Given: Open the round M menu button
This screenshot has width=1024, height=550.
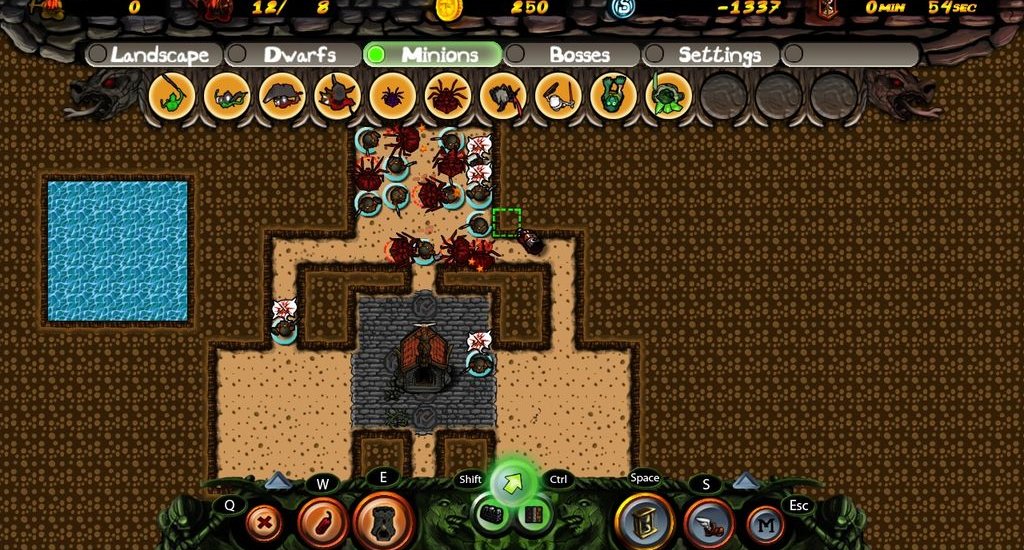Looking at the screenshot, I should pyautogui.click(x=765, y=523).
